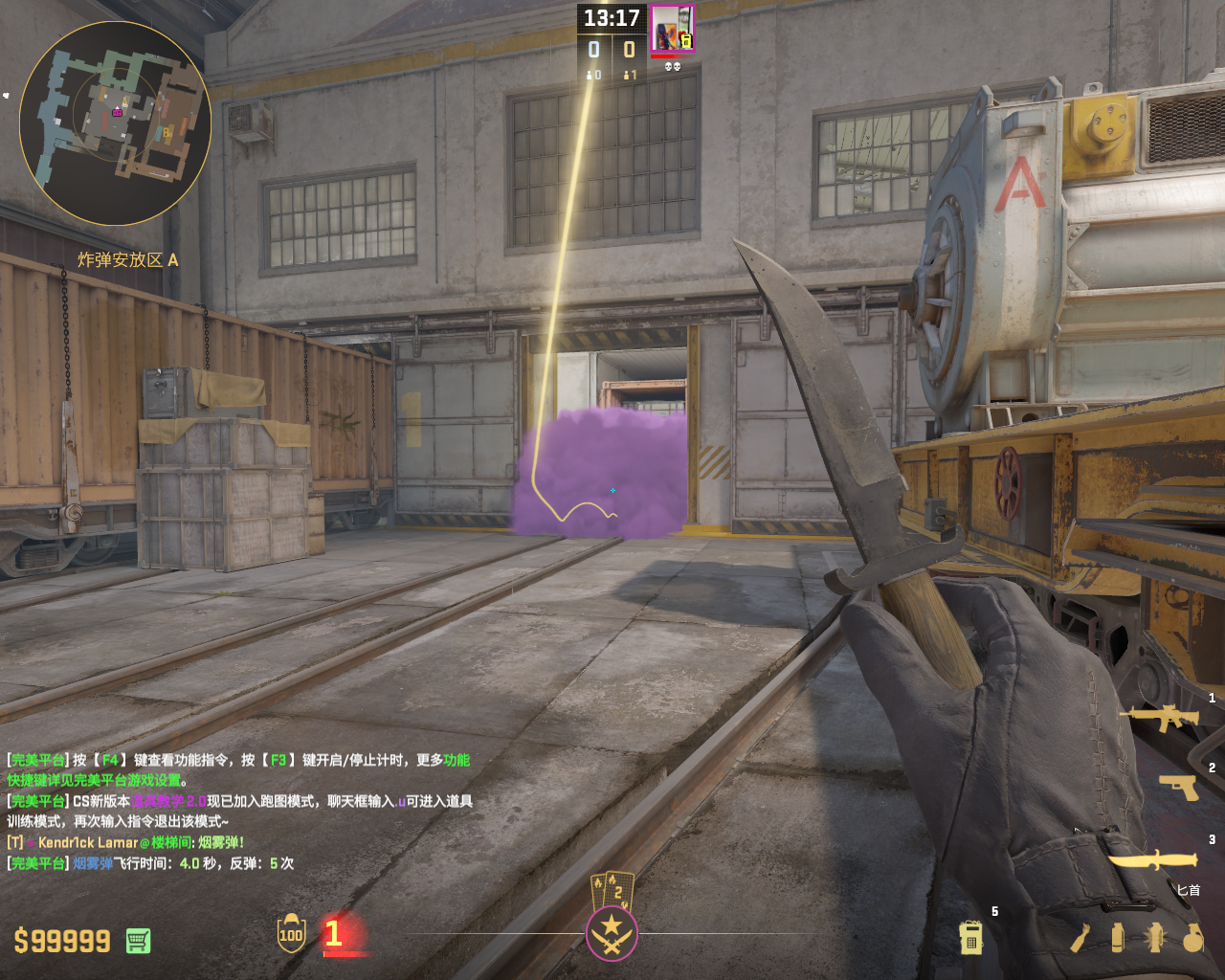The image size is (1225, 980).
Task: Select the rifle in weapon slot 1
Action: (1159, 717)
